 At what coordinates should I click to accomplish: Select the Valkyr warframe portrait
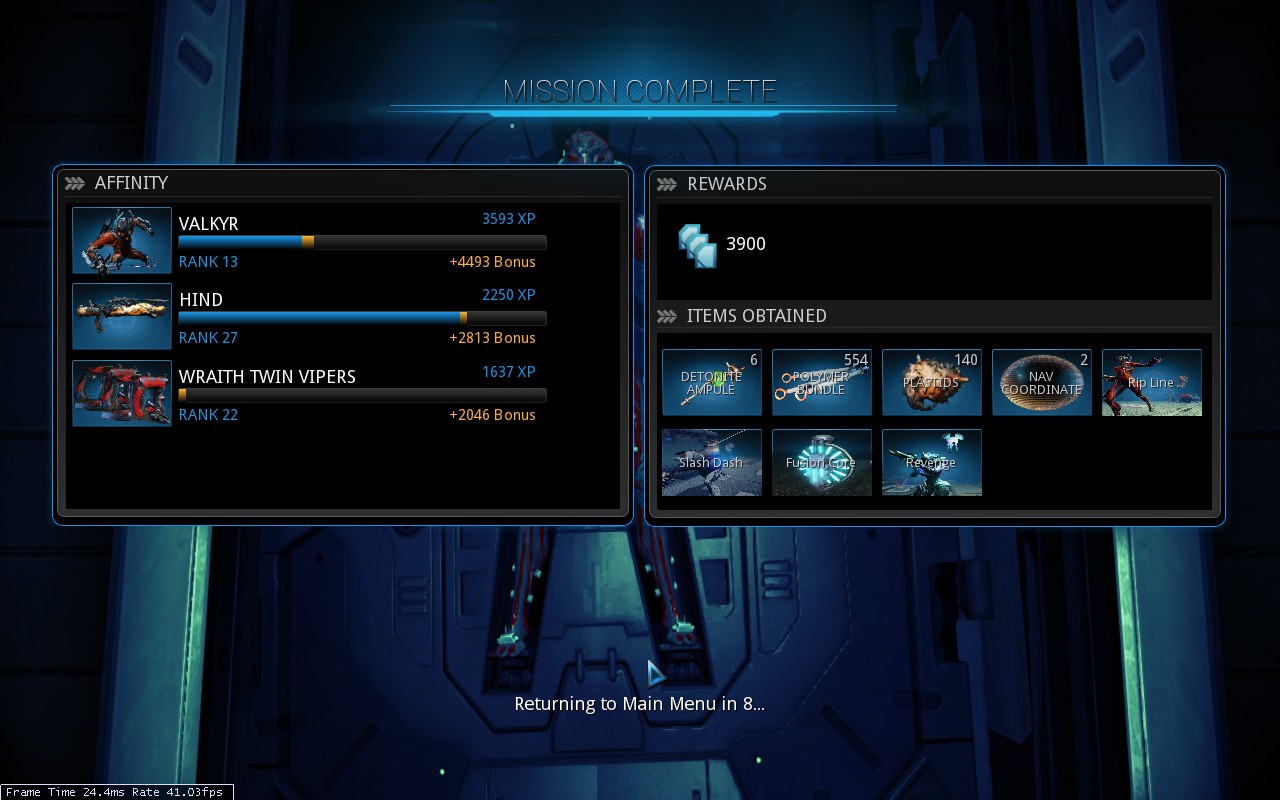tap(122, 240)
